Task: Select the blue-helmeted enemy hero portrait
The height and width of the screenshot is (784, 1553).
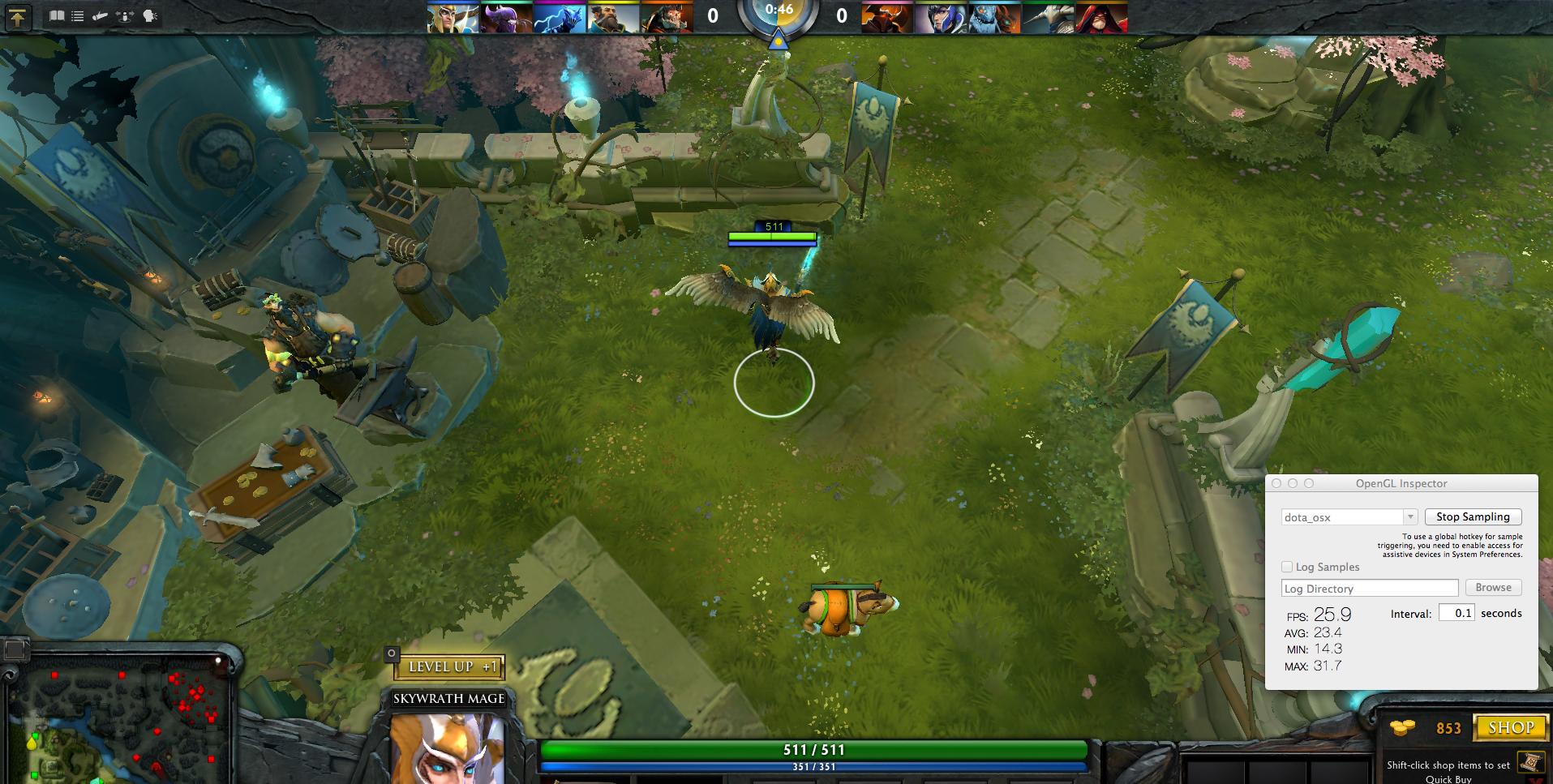Action: pyautogui.click(x=942, y=18)
